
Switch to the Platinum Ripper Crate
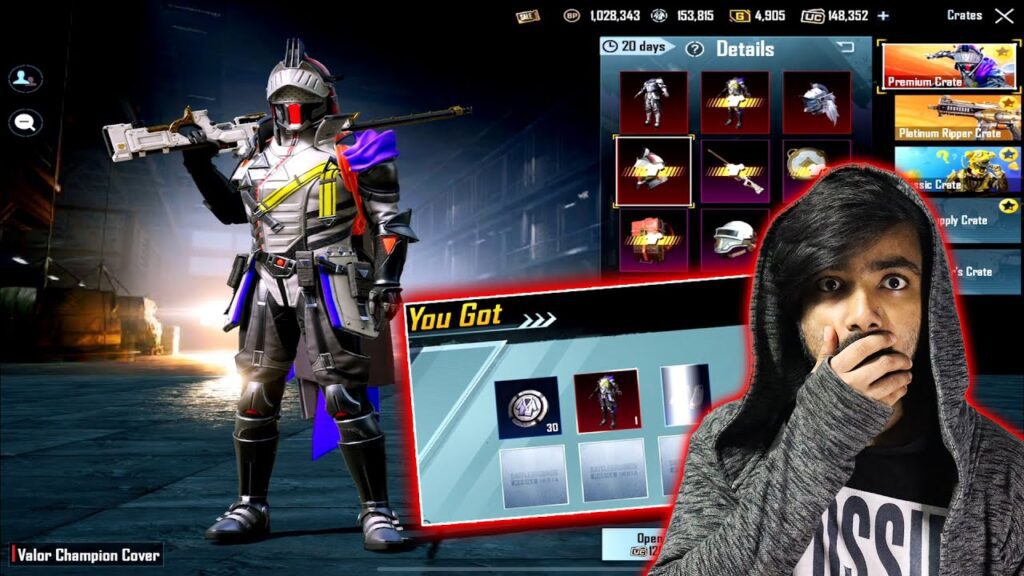pos(950,117)
